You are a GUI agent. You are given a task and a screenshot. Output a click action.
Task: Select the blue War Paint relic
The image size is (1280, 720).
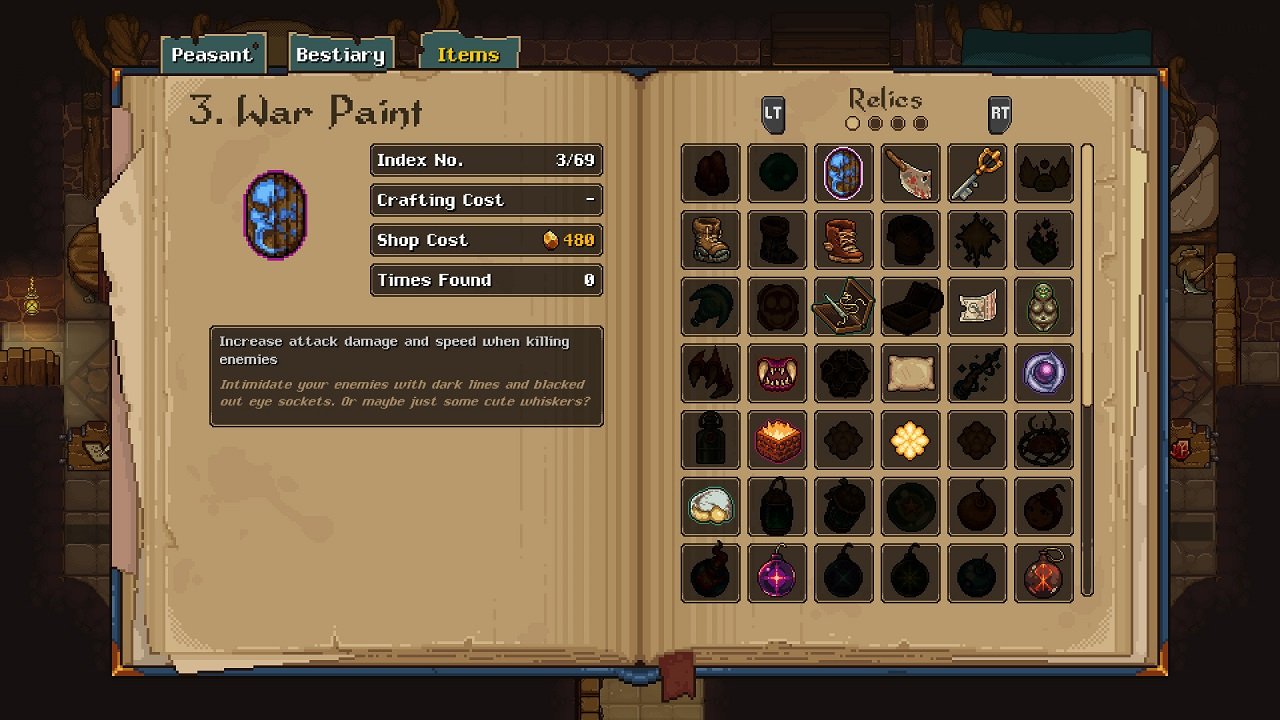click(844, 173)
